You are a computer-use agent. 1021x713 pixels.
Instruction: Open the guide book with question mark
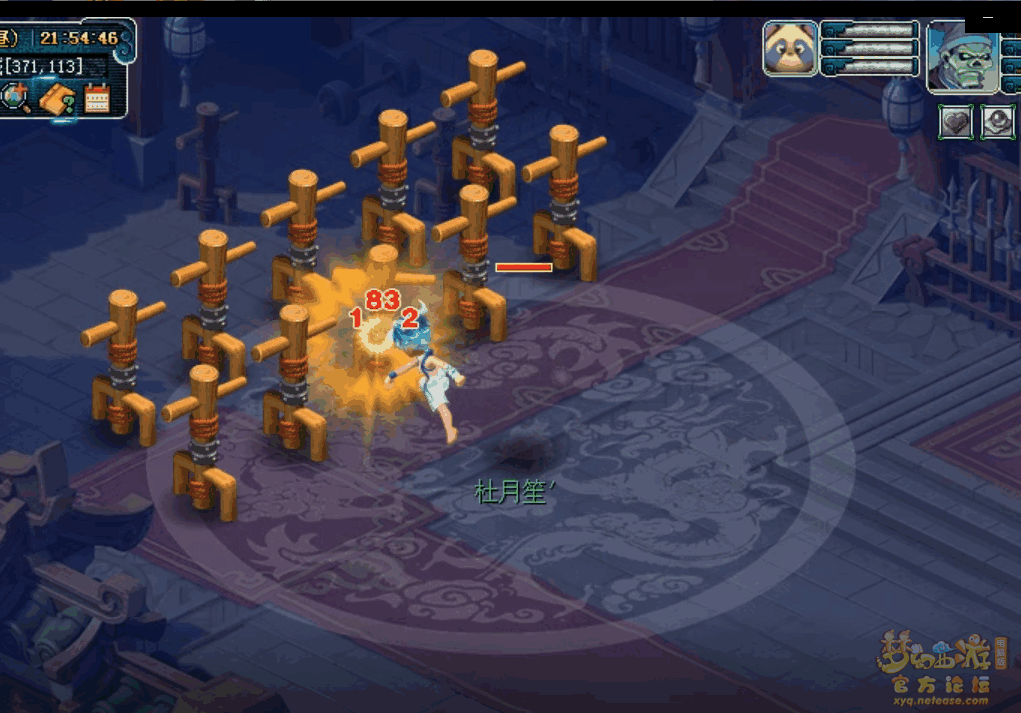[x=58, y=98]
